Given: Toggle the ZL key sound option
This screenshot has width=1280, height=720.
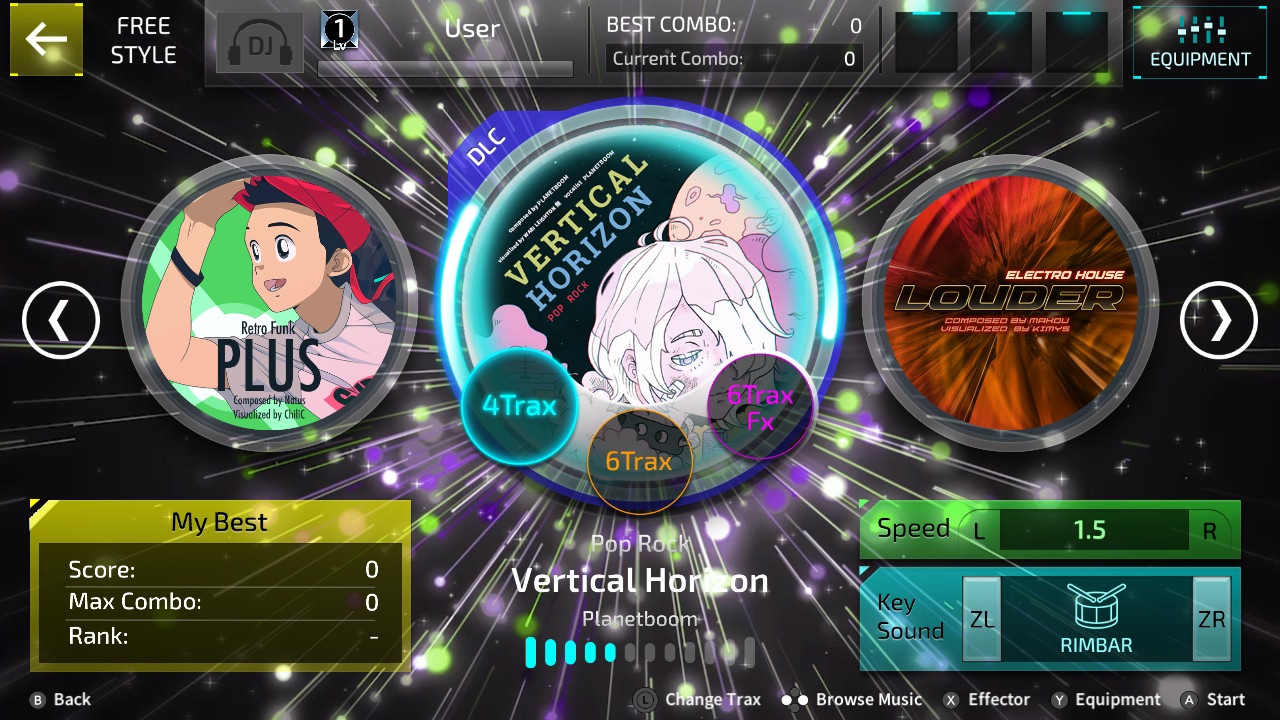Looking at the screenshot, I should coord(980,618).
